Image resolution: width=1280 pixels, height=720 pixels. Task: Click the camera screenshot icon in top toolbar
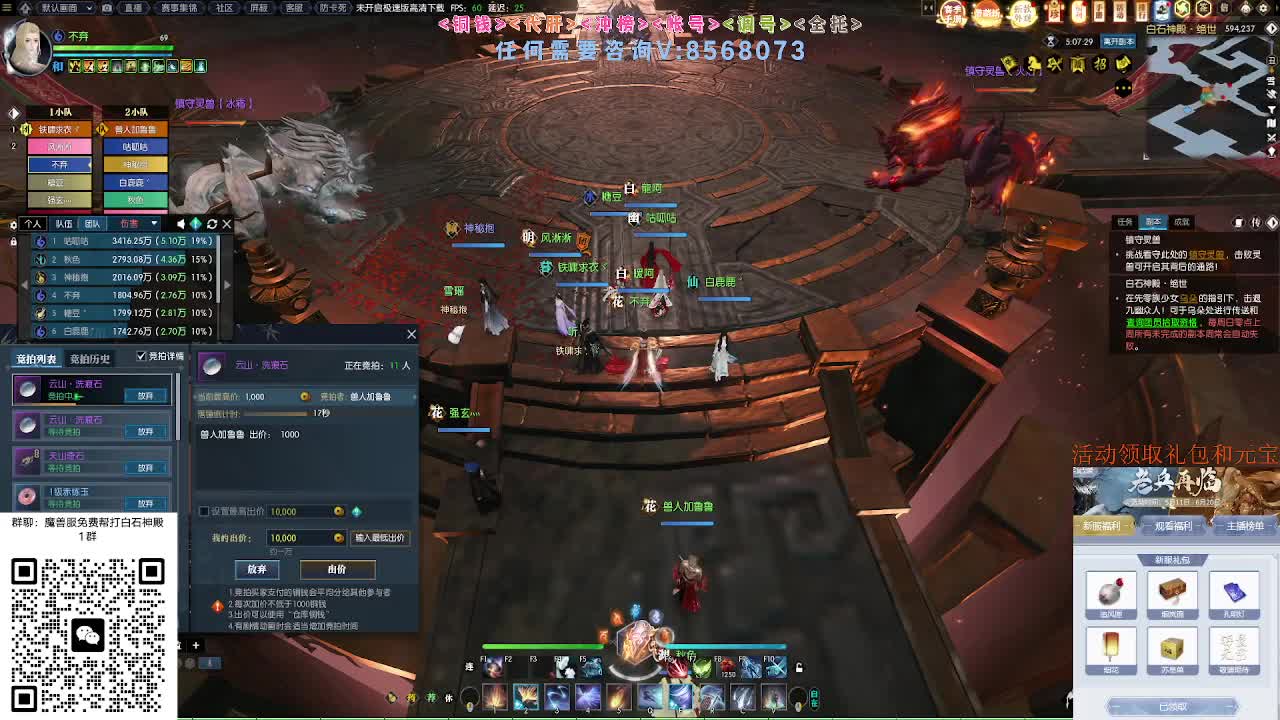click(107, 8)
